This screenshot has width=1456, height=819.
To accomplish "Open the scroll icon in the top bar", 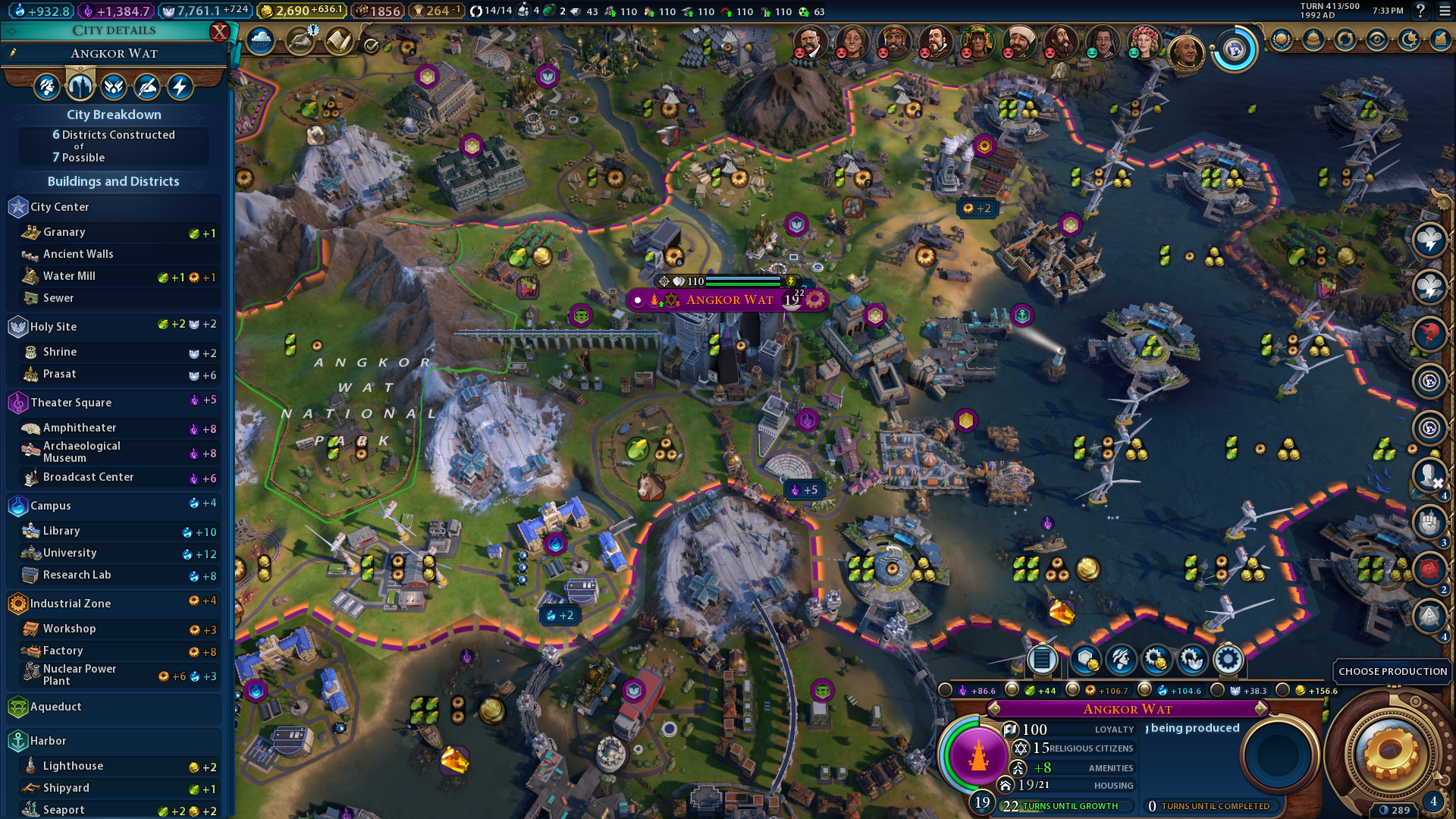I will pyautogui.click(x=338, y=42).
